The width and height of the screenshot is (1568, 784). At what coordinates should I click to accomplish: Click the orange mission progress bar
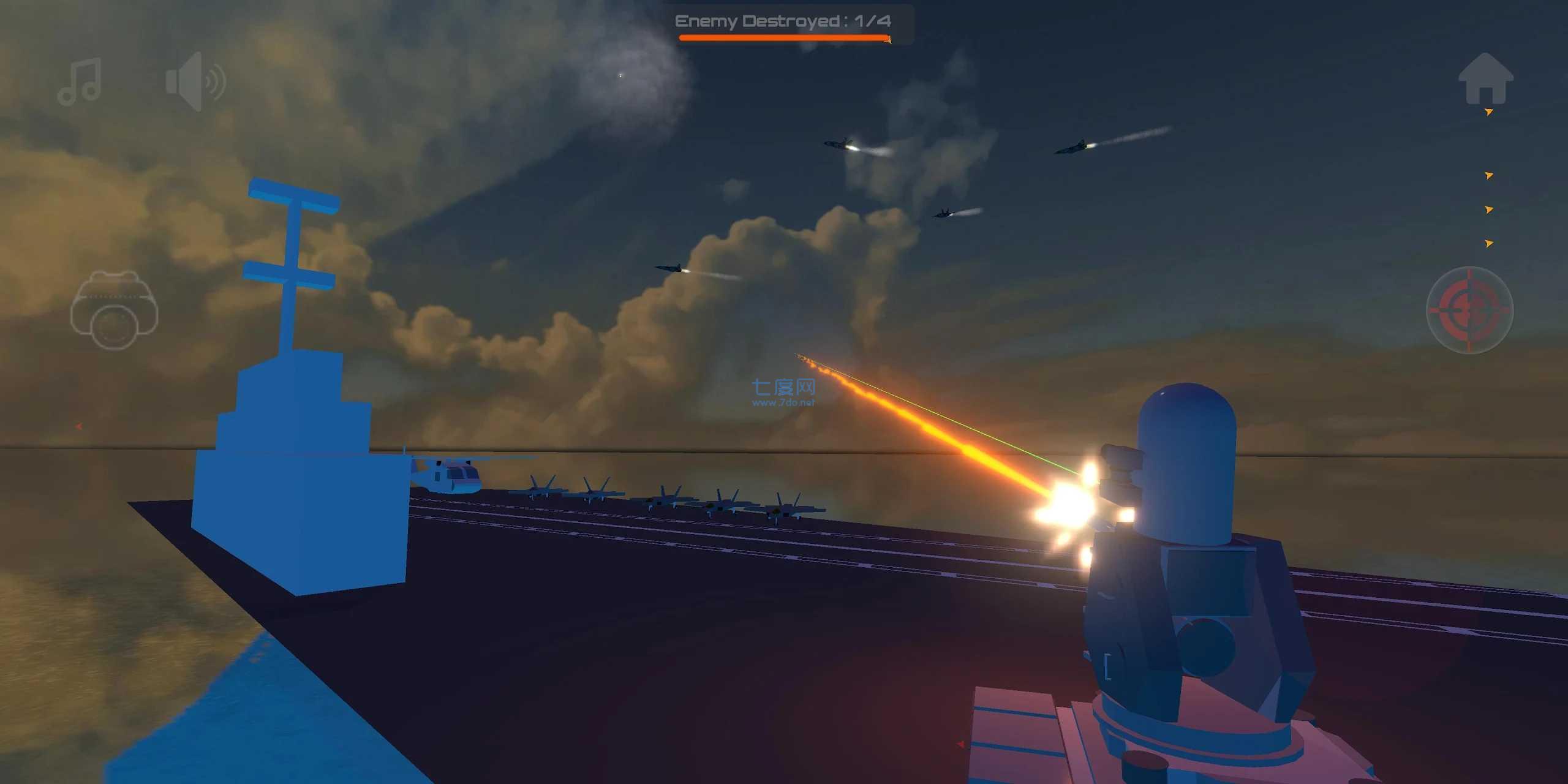pos(783,38)
